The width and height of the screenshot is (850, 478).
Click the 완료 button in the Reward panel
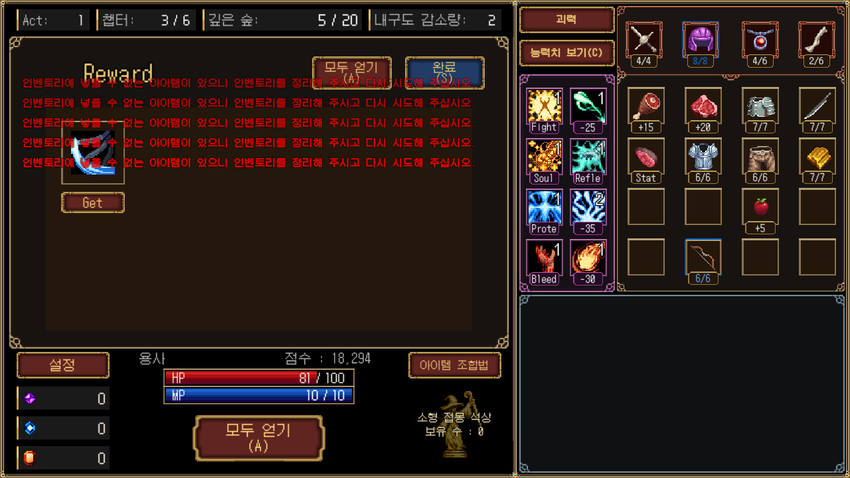pos(444,71)
